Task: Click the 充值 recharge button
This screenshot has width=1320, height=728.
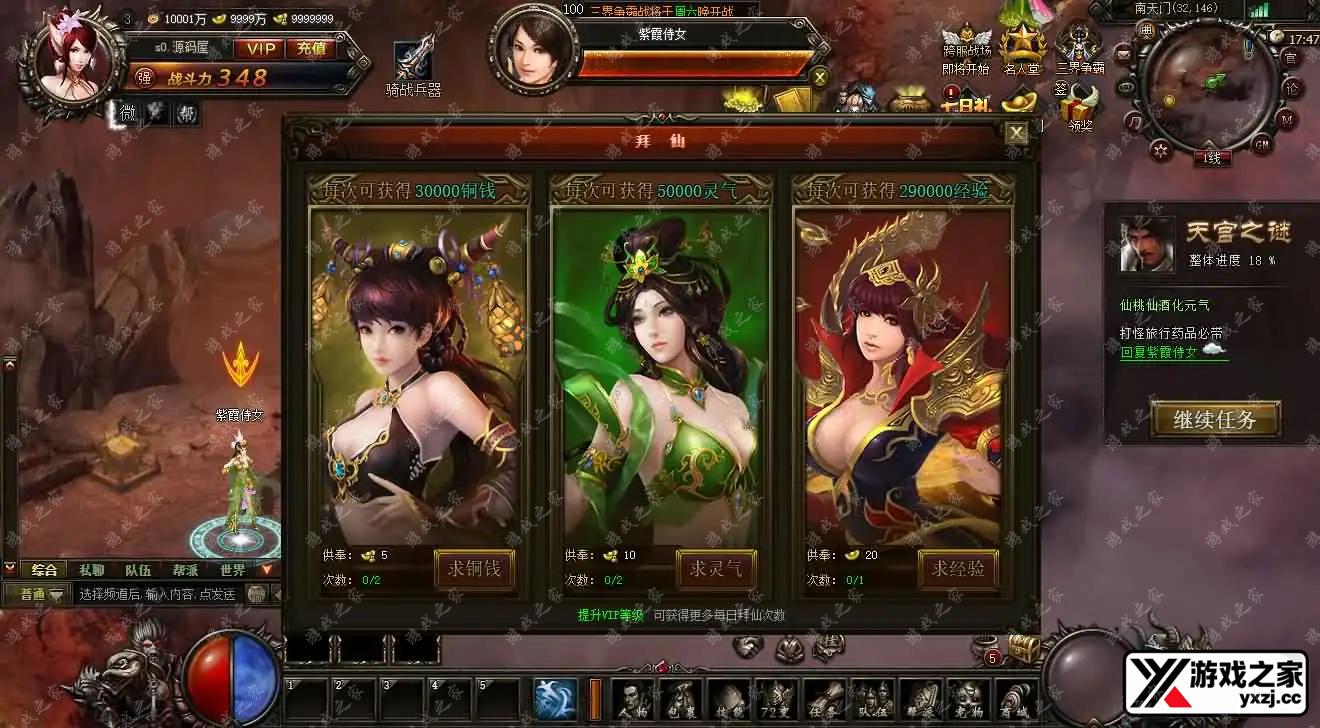Action: pos(311,48)
